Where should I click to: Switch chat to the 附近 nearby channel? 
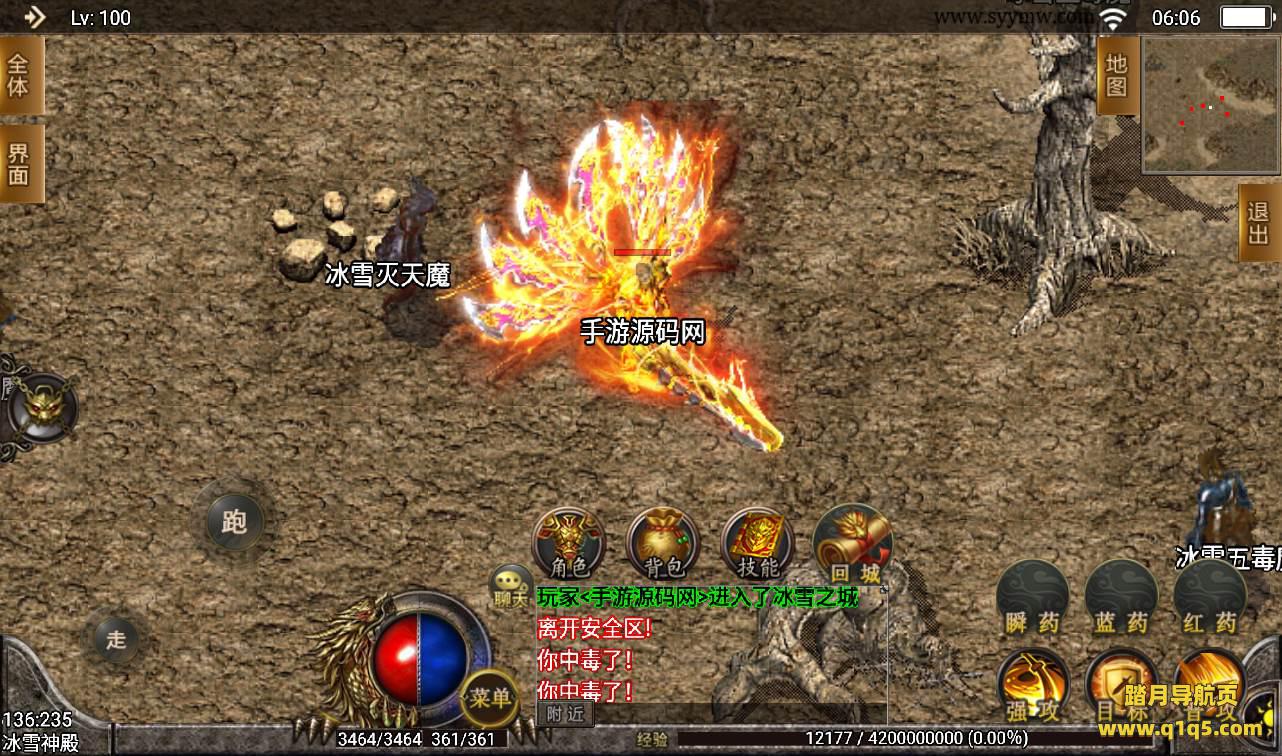pyautogui.click(x=566, y=714)
